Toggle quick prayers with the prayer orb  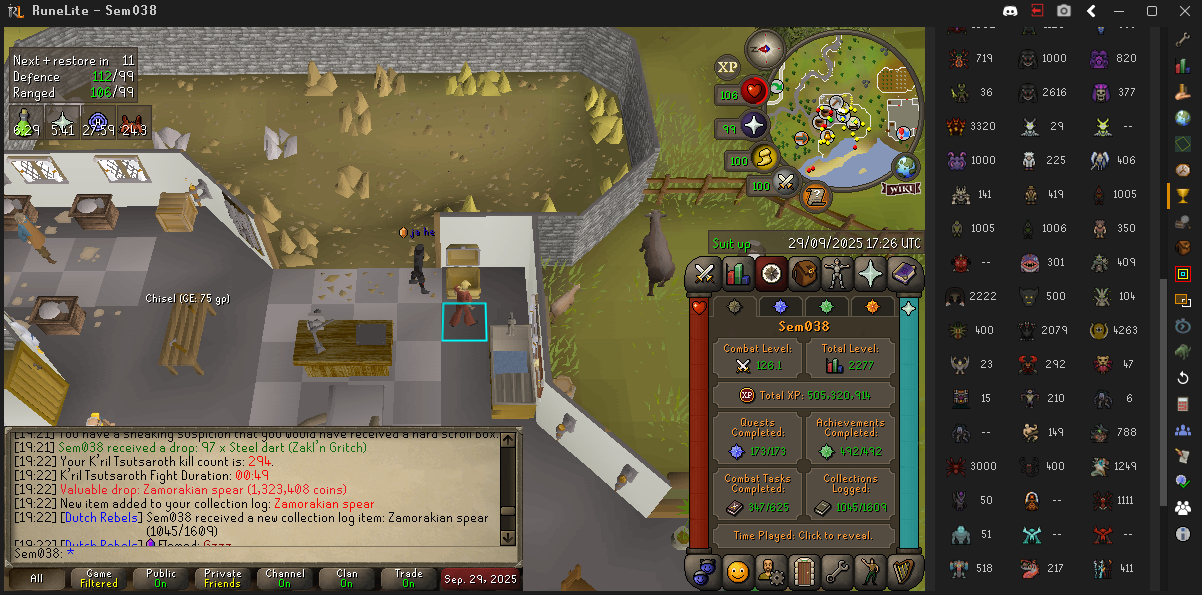point(752,127)
